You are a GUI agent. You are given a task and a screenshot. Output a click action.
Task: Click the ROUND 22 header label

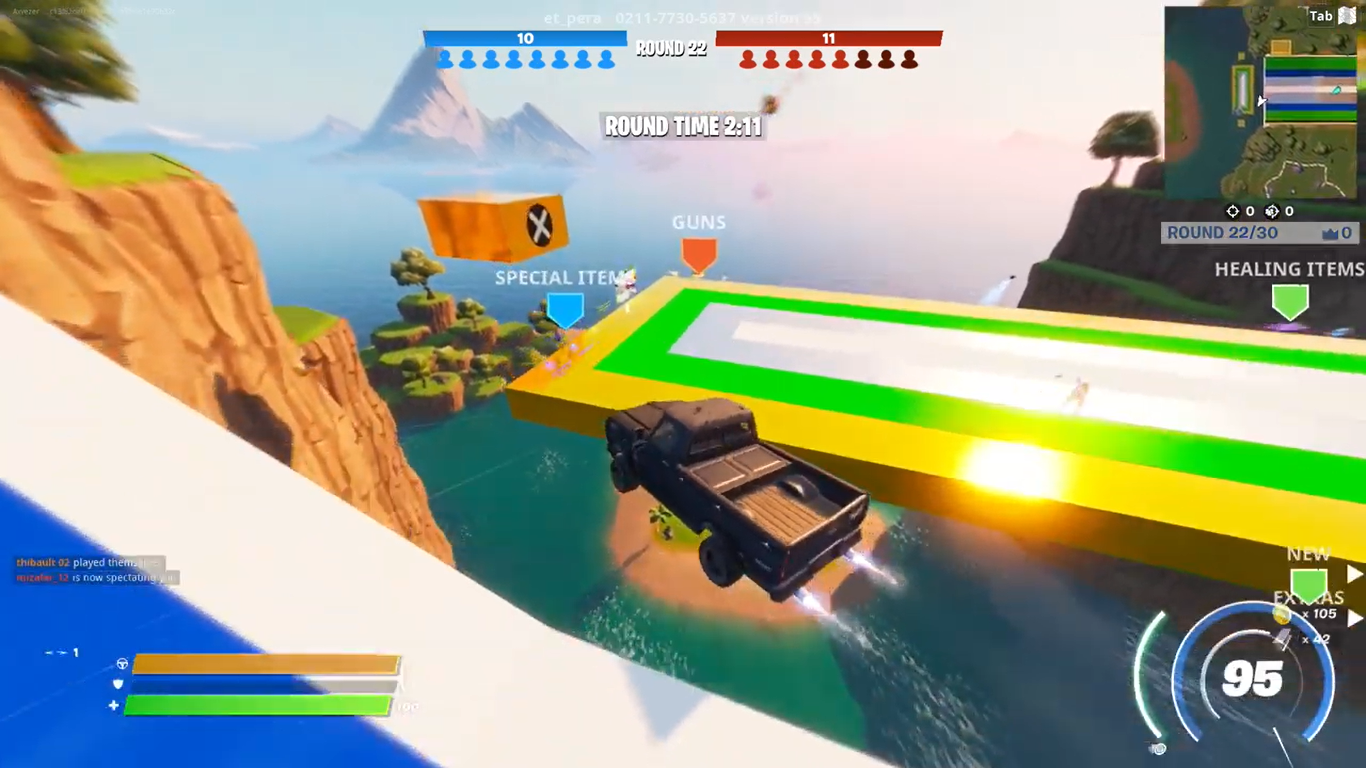pyautogui.click(x=671, y=48)
